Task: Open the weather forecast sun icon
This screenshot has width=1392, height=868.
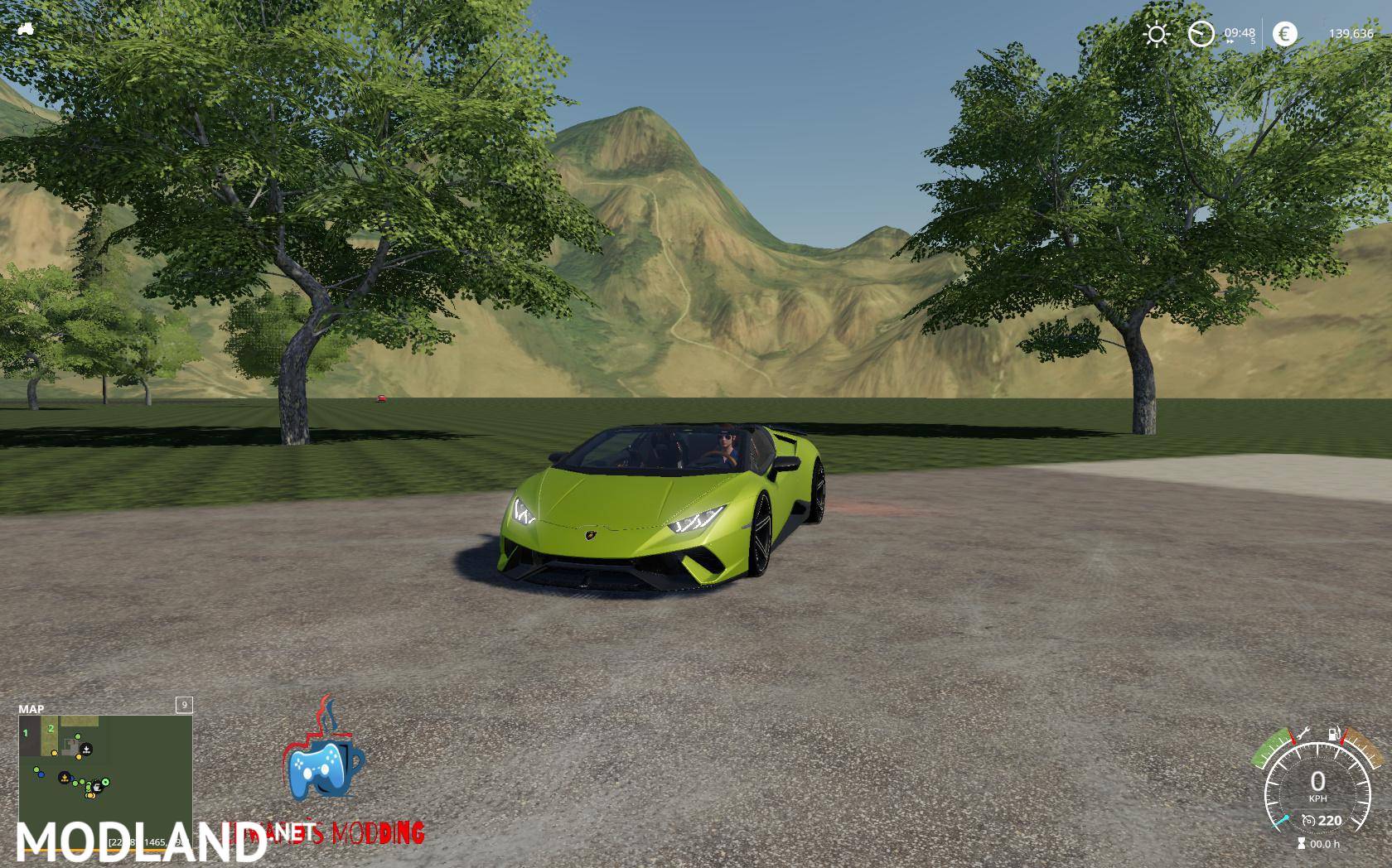Action: [x=1156, y=34]
